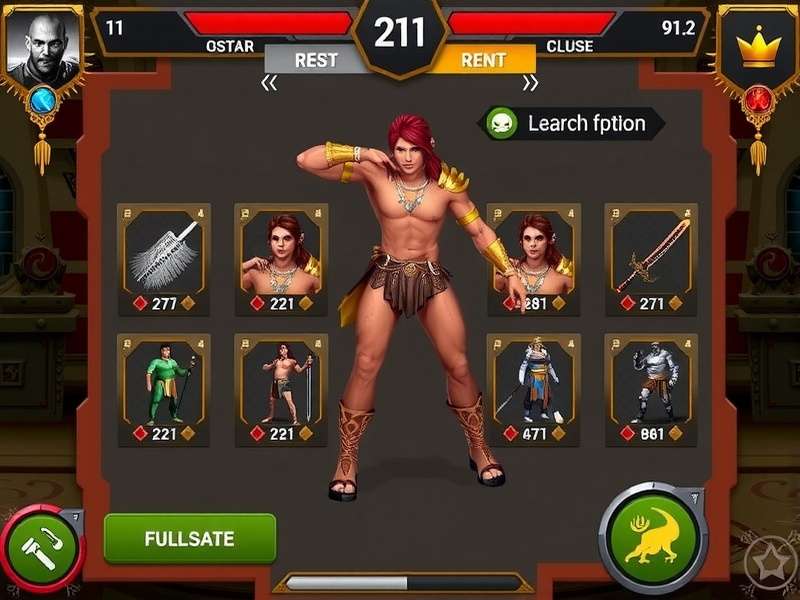Open the gold crown emblem
The image size is (800, 600).
pyautogui.click(x=759, y=48)
